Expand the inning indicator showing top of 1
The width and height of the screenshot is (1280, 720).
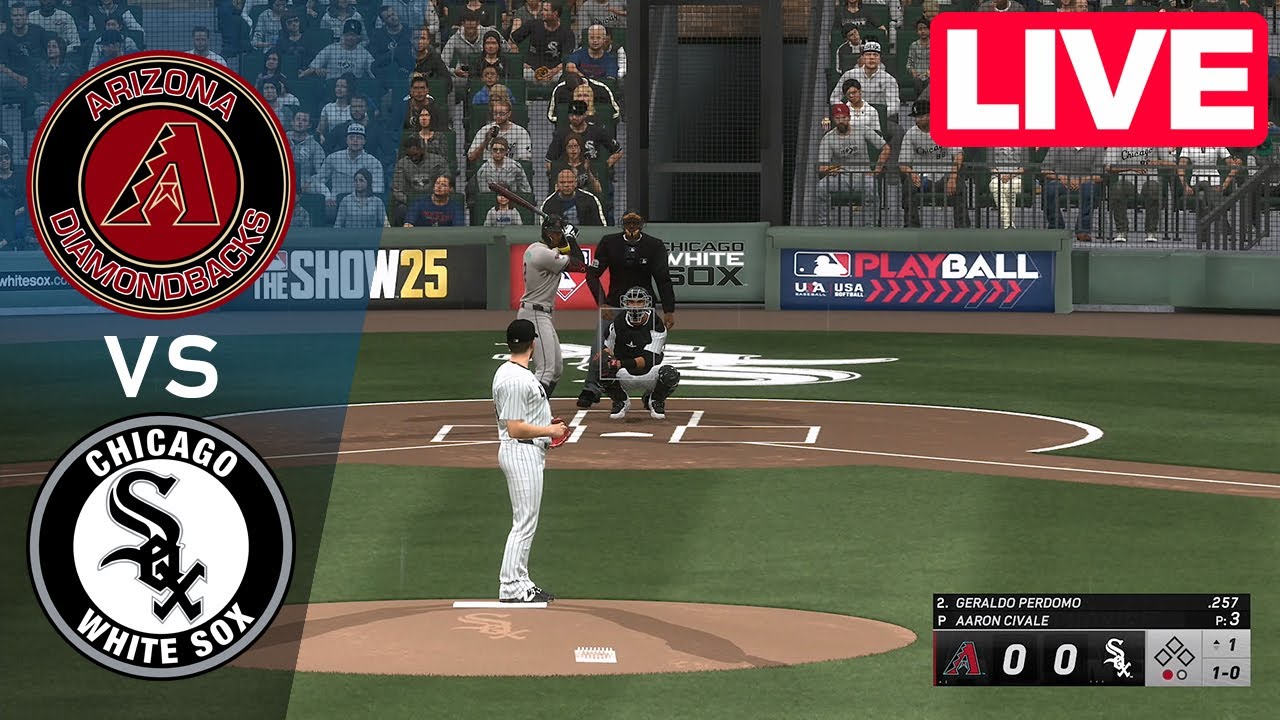1226,645
